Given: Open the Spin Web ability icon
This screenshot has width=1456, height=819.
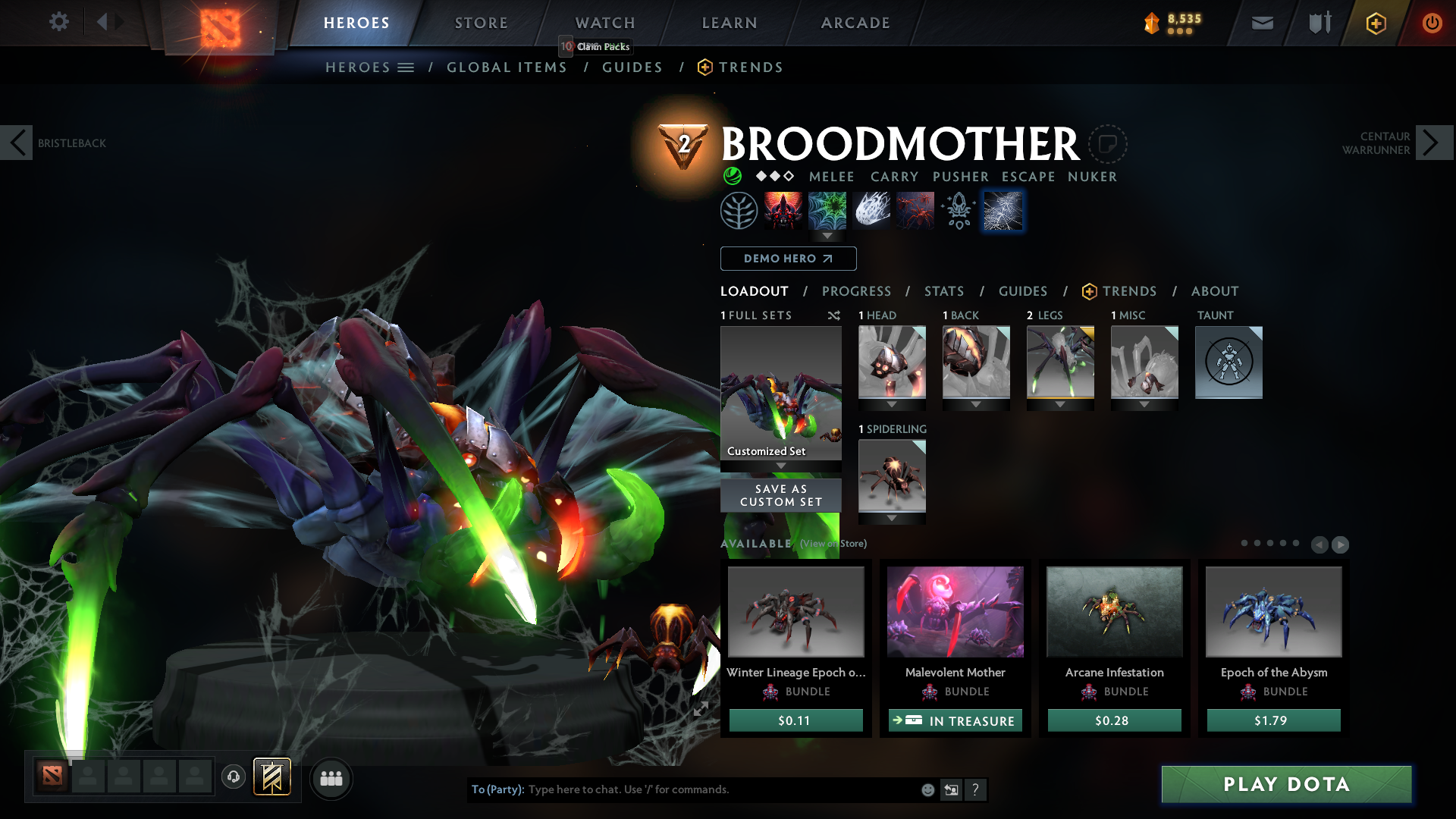Looking at the screenshot, I should (x=827, y=210).
